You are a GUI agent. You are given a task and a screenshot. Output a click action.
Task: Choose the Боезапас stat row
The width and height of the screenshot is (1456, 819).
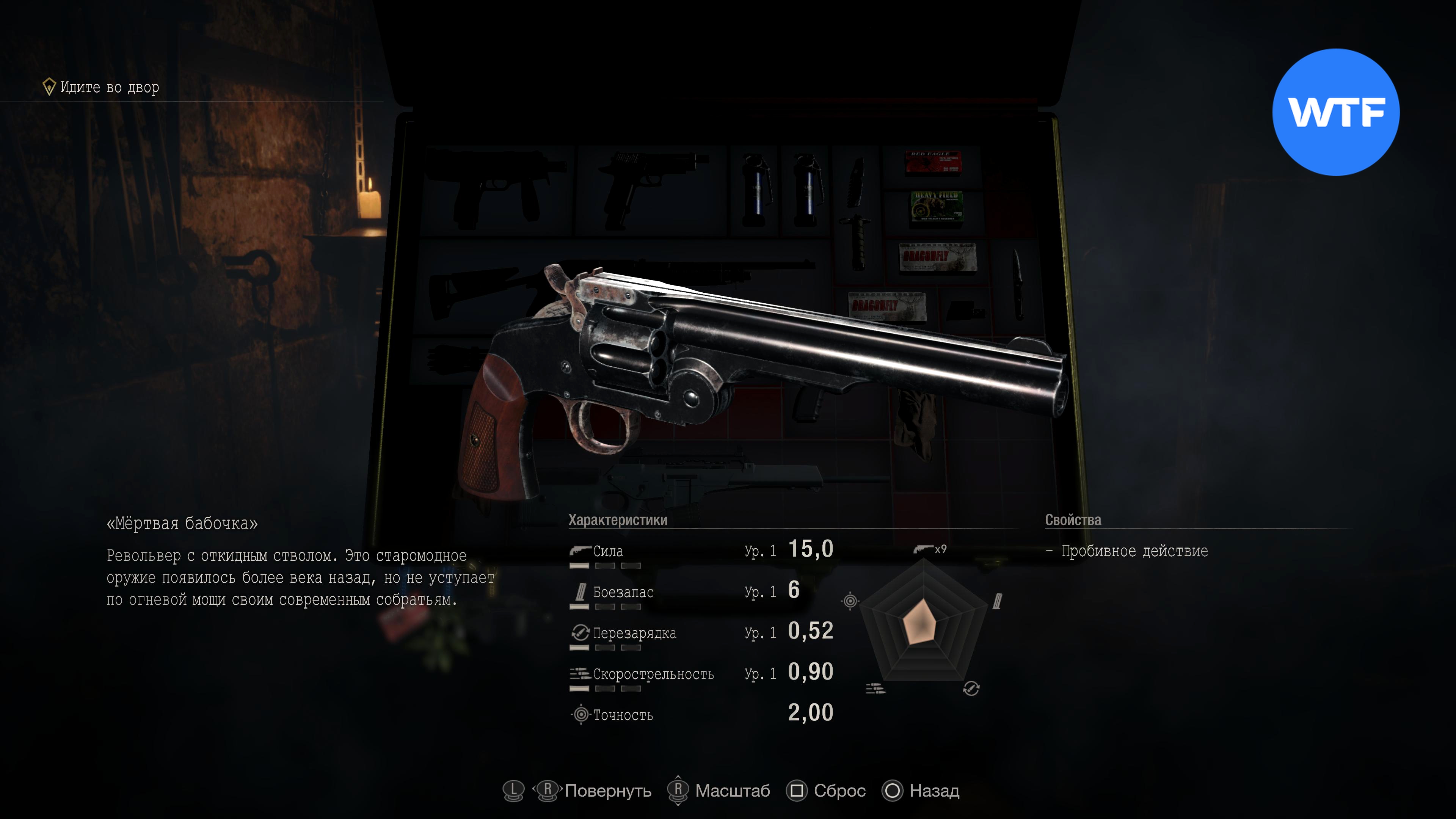tap(701, 592)
